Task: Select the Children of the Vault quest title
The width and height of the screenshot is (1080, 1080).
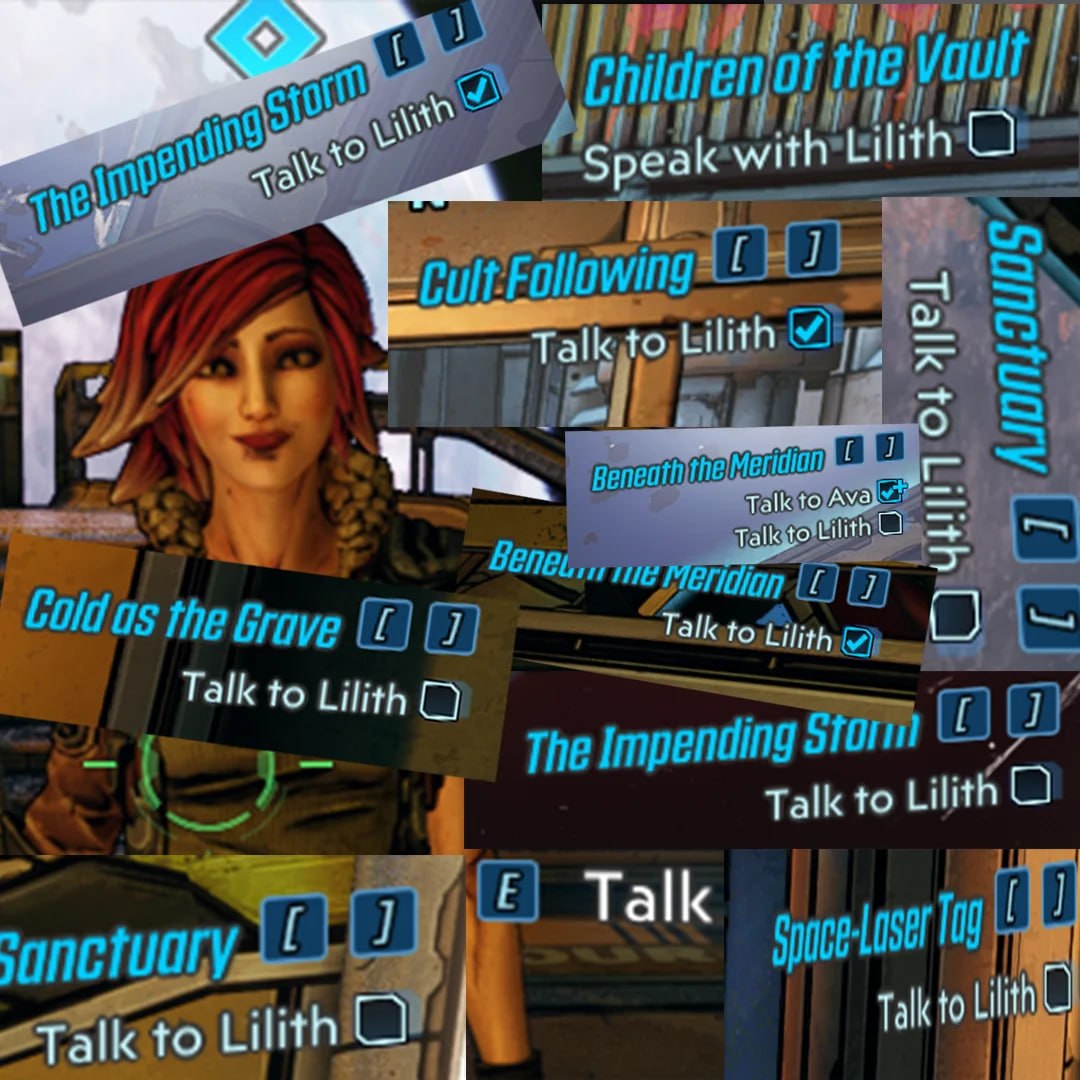Action: point(805,69)
